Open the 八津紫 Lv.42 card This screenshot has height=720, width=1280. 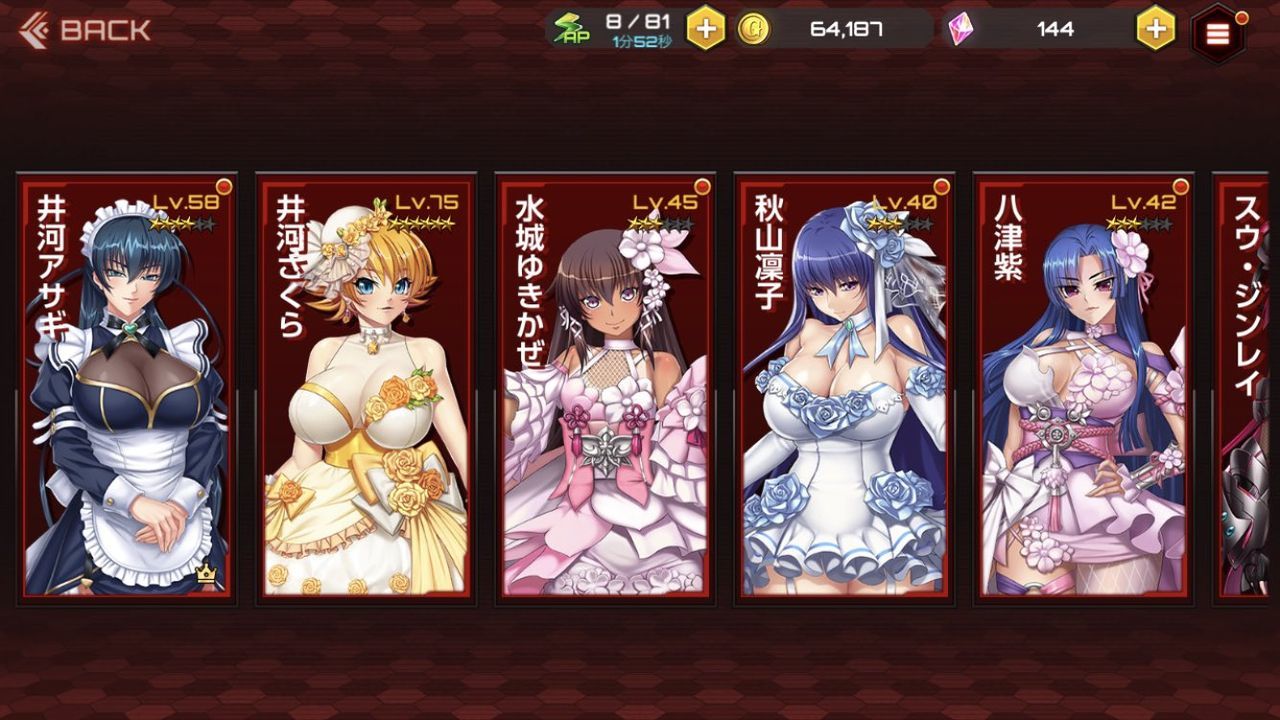coord(1083,390)
